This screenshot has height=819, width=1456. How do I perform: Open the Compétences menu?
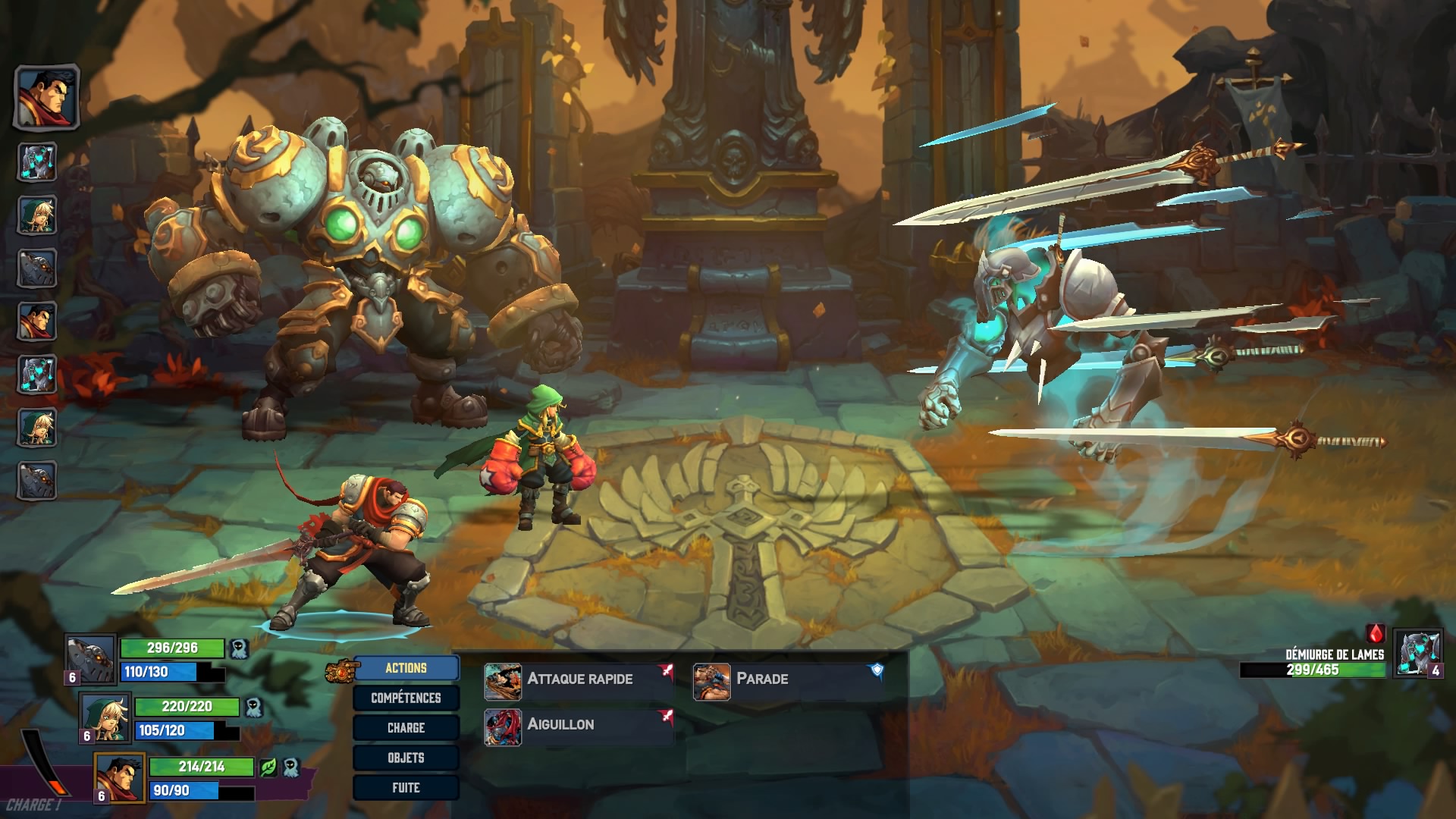coord(406,698)
